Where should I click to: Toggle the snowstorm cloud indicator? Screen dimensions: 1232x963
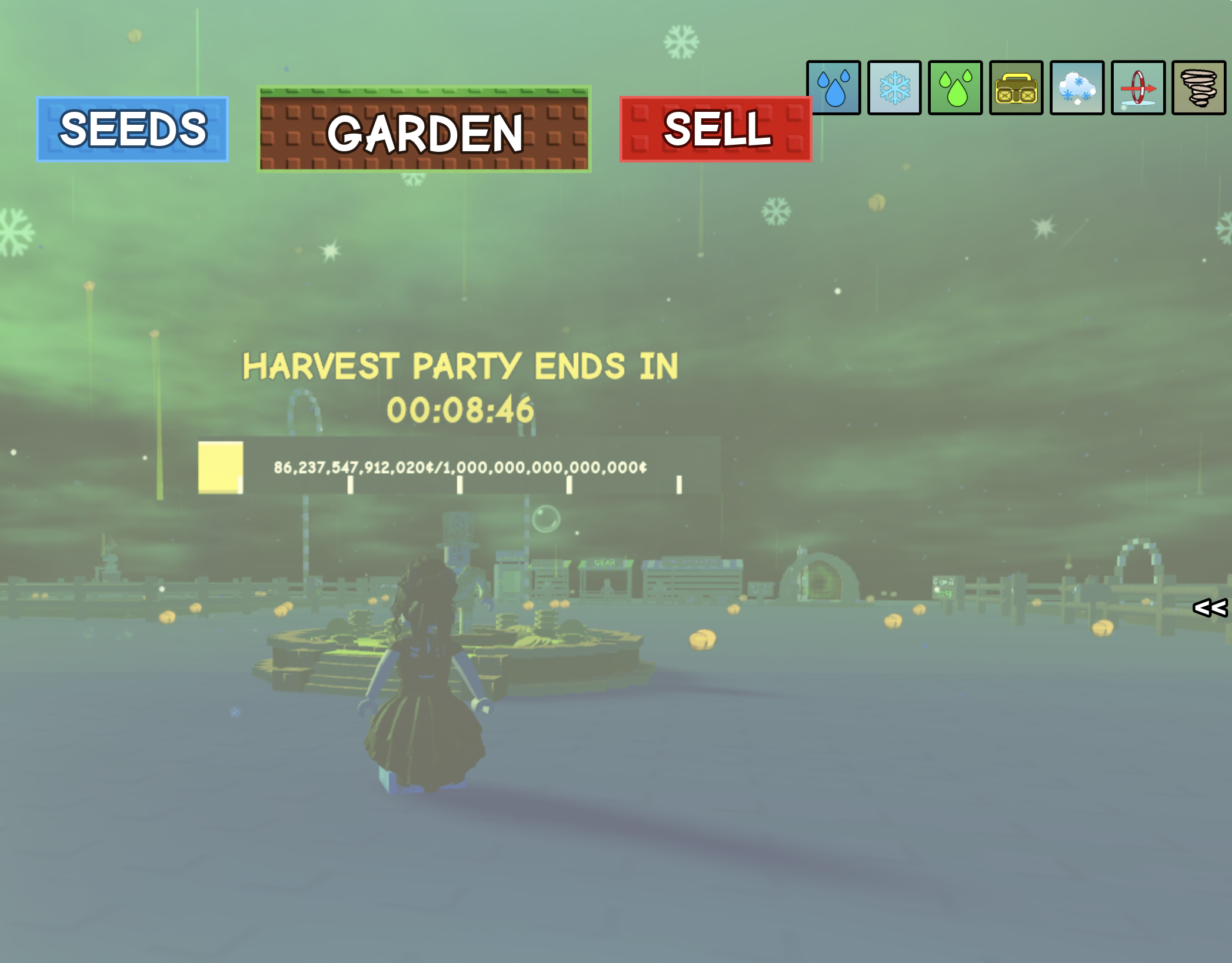[x=1078, y=87]
